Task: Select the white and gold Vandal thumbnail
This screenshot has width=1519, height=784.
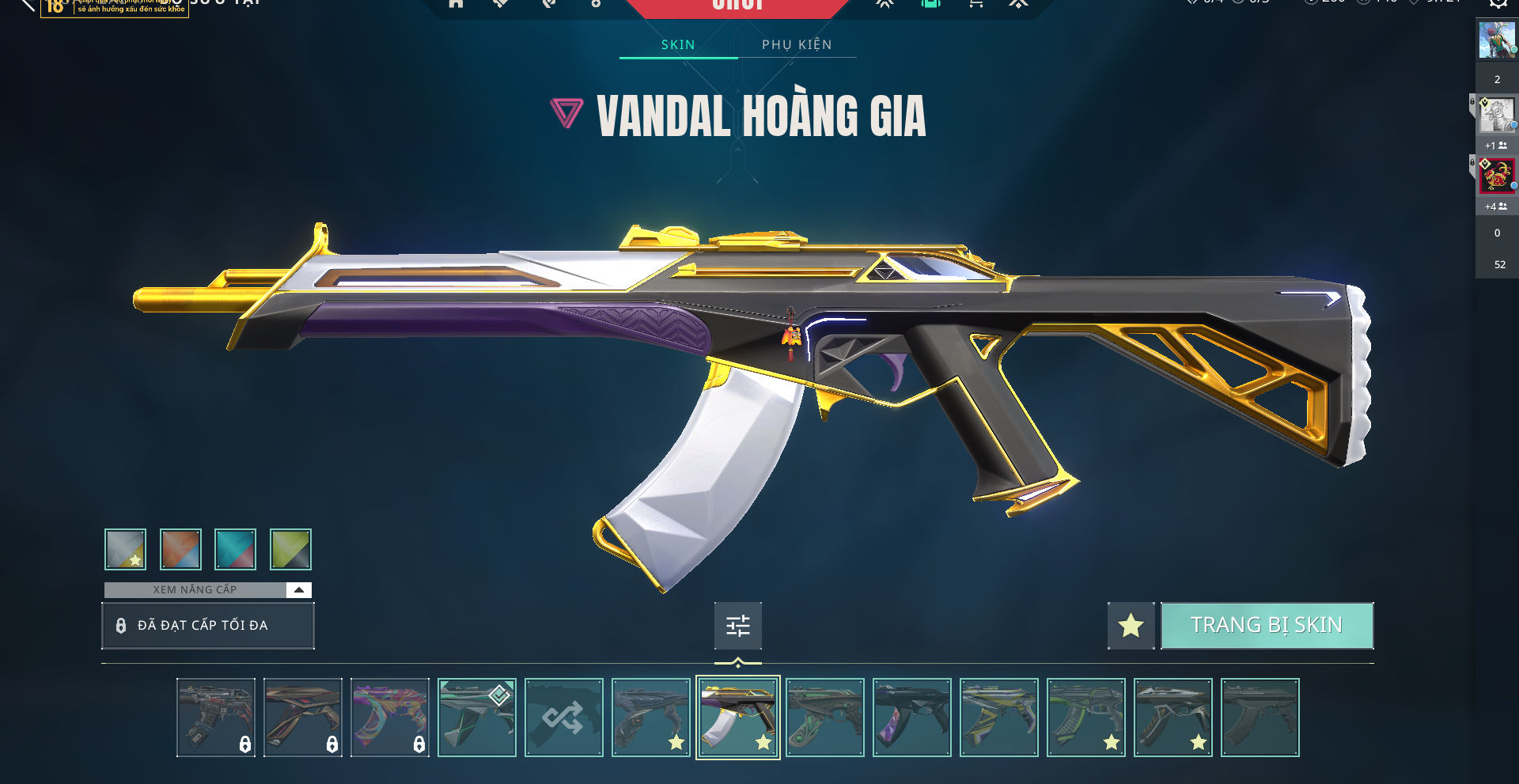Action: (737, 718)
